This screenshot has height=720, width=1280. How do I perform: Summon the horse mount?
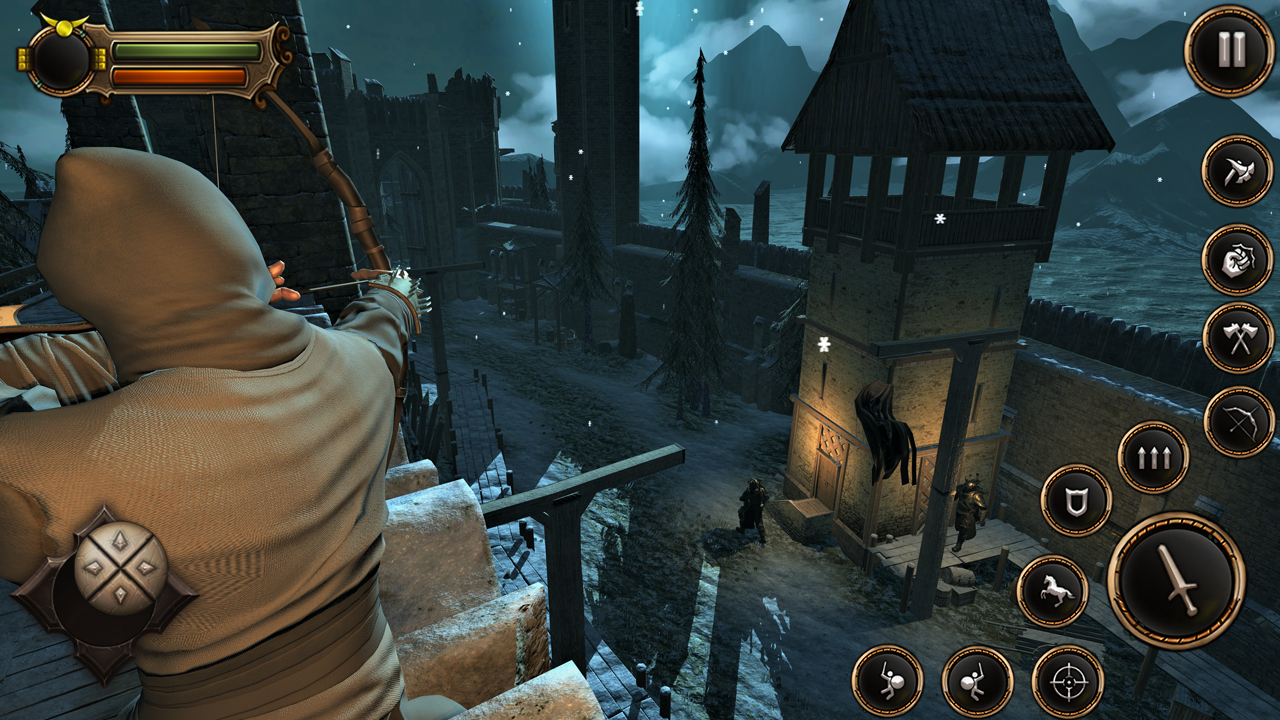1052,591
